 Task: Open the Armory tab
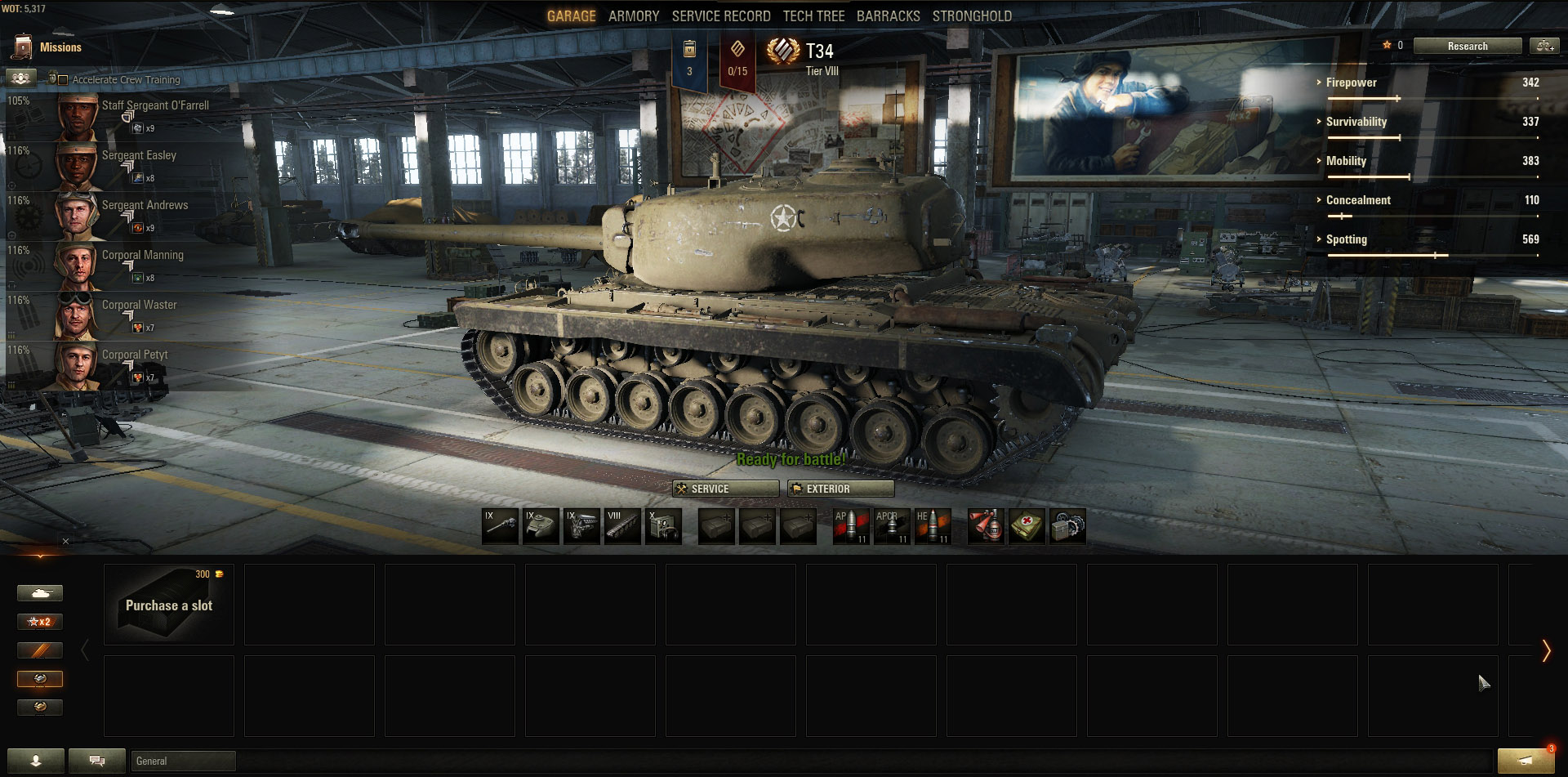[x=633, y=16]
